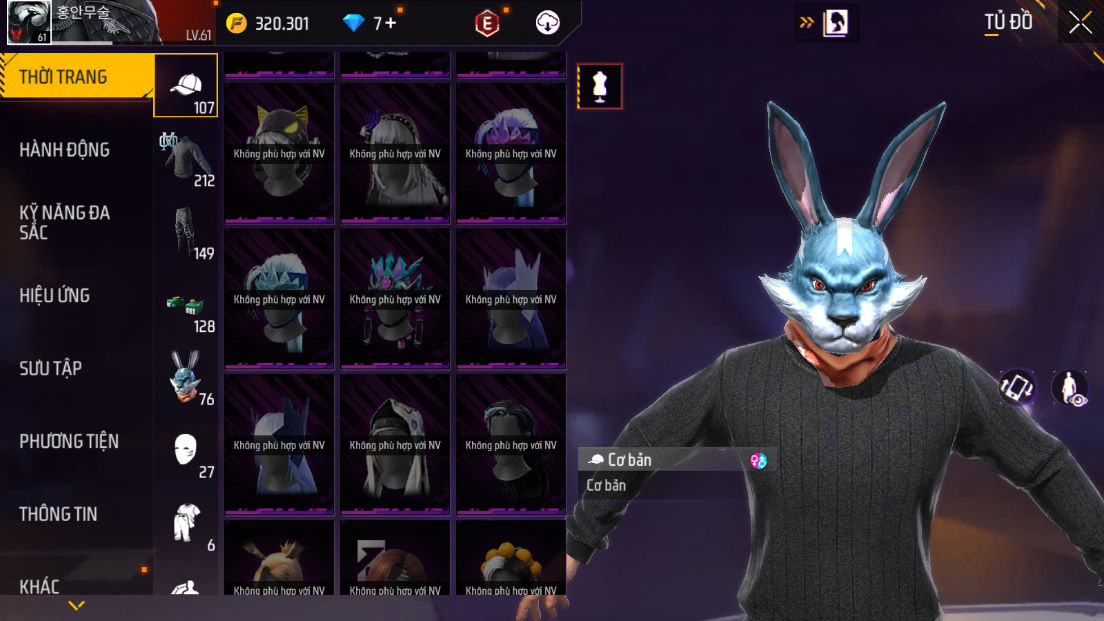View the pants subcategory

(x=187, y=233)
